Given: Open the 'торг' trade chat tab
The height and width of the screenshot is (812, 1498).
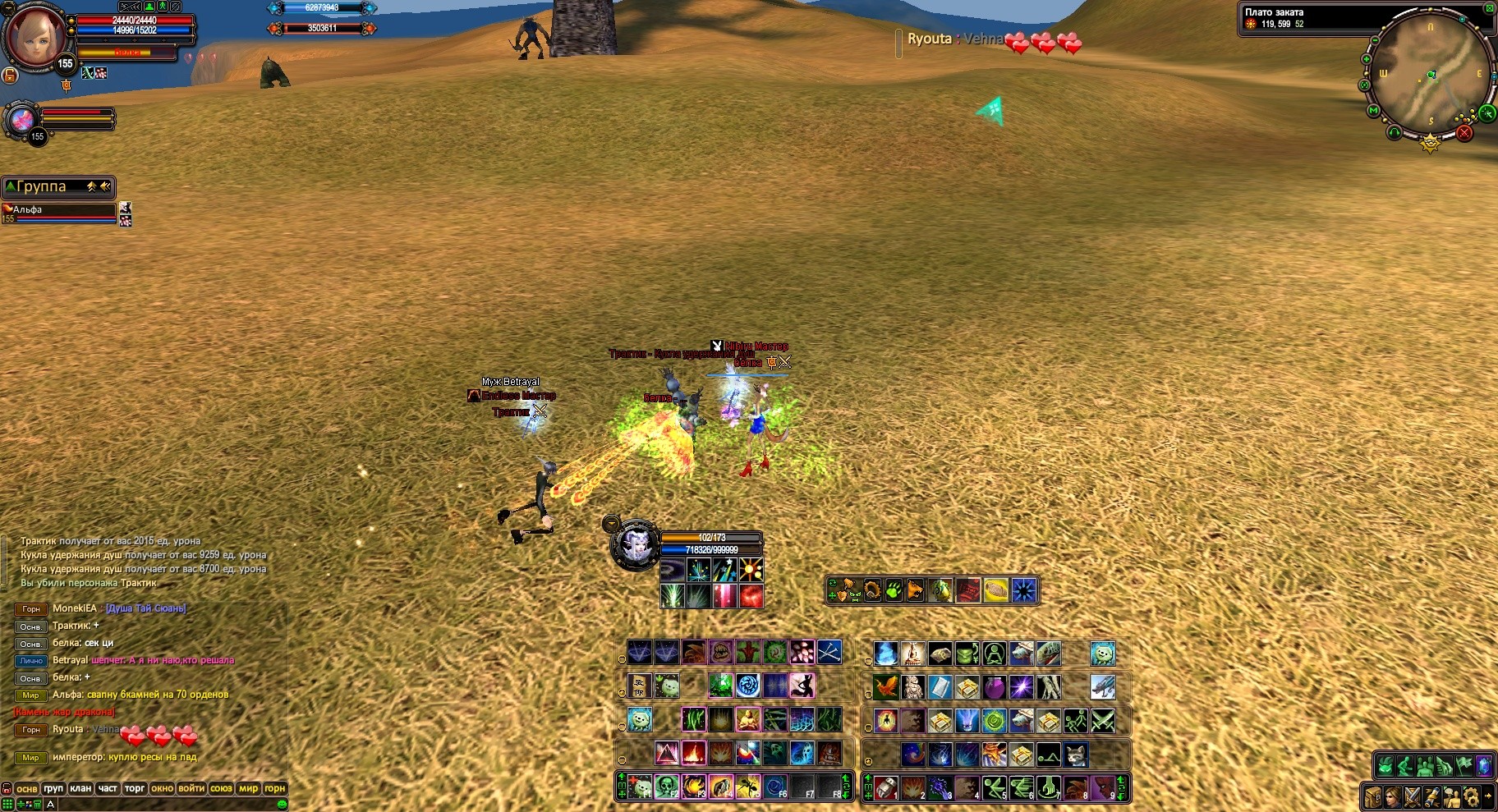Looking at the screenshot, I should 135,788.
